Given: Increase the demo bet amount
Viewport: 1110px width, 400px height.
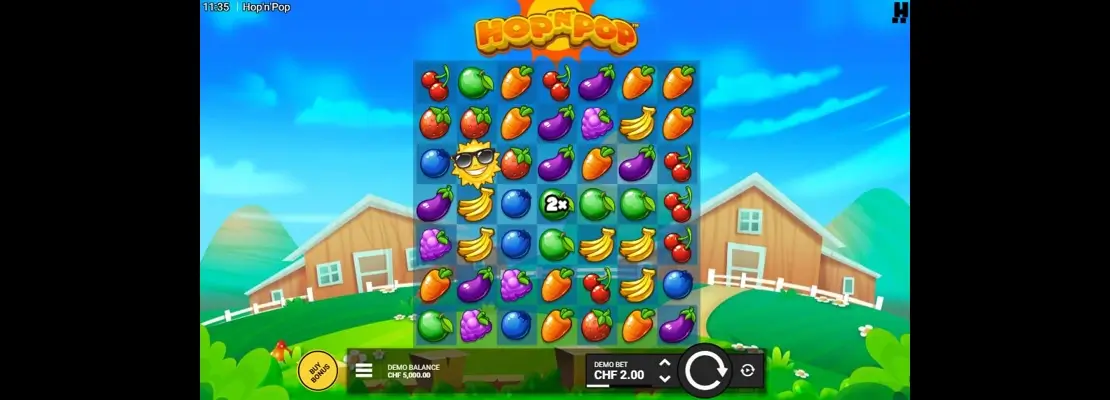Looking at the screenshot, I should (x=665, y=362).
